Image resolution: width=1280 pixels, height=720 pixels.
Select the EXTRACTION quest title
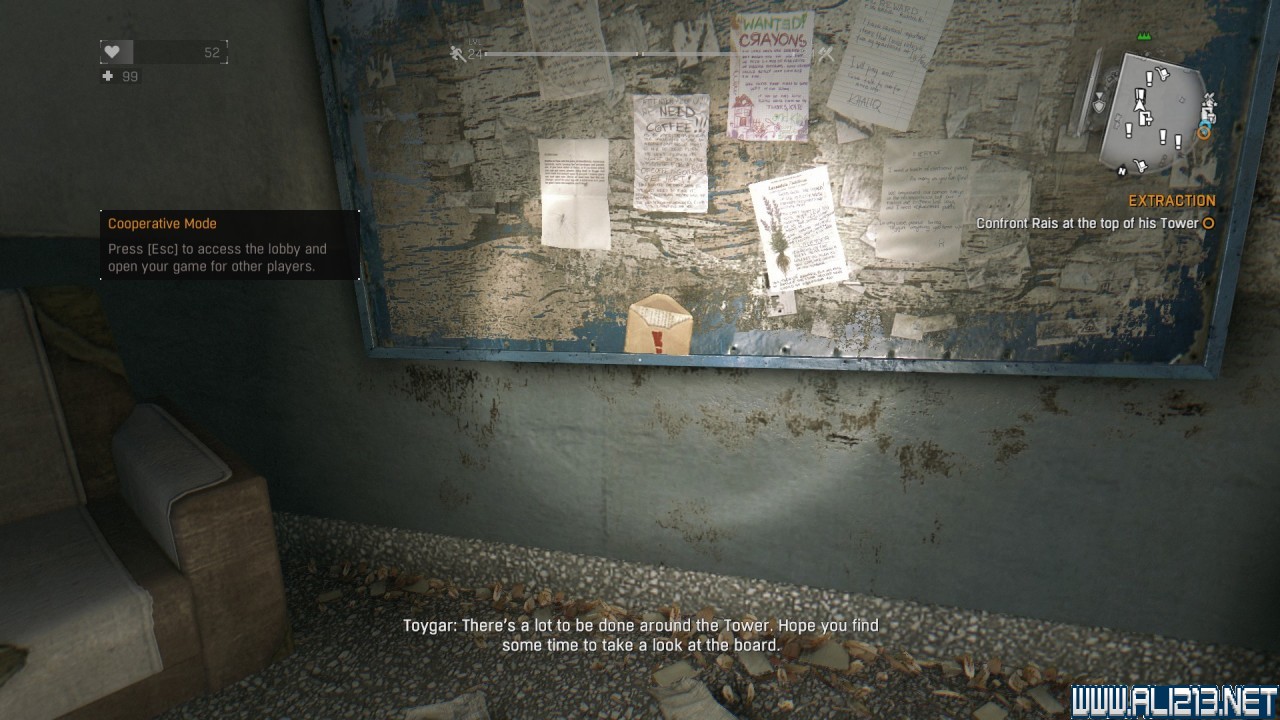[1172, 201]
